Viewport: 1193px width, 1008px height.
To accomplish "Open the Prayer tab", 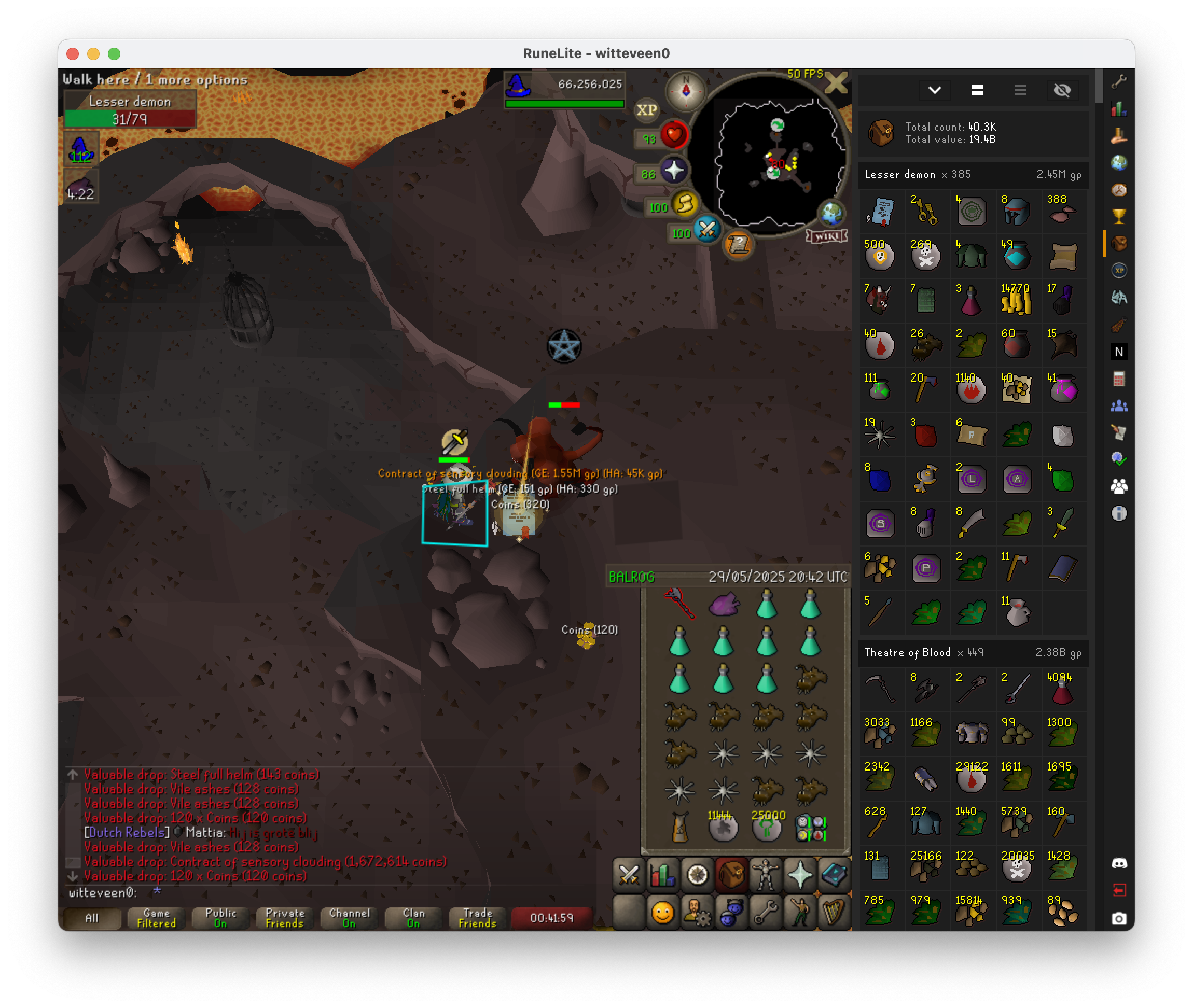I will [800, 875].
